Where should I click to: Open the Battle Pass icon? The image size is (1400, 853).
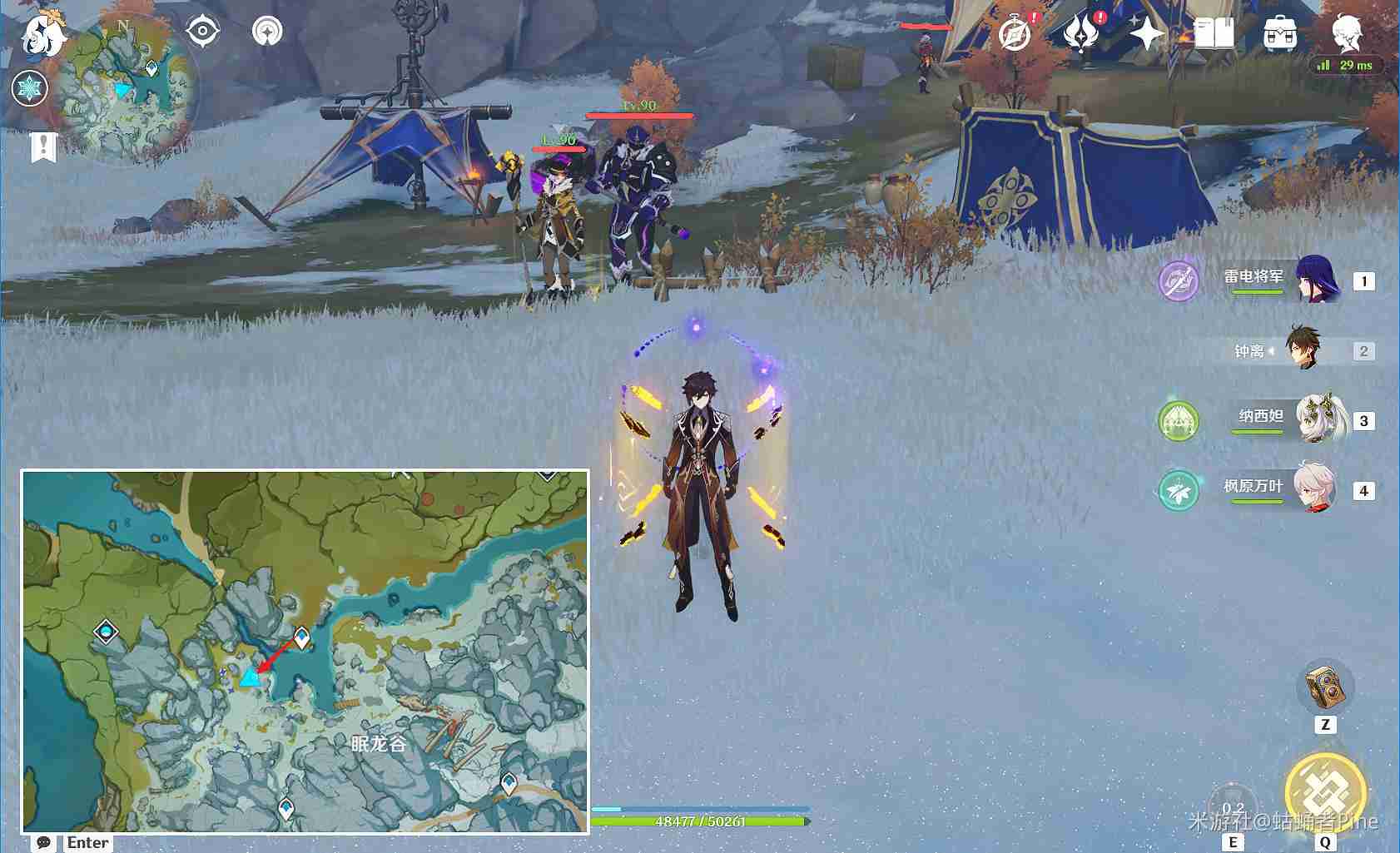coord(1081,34)
